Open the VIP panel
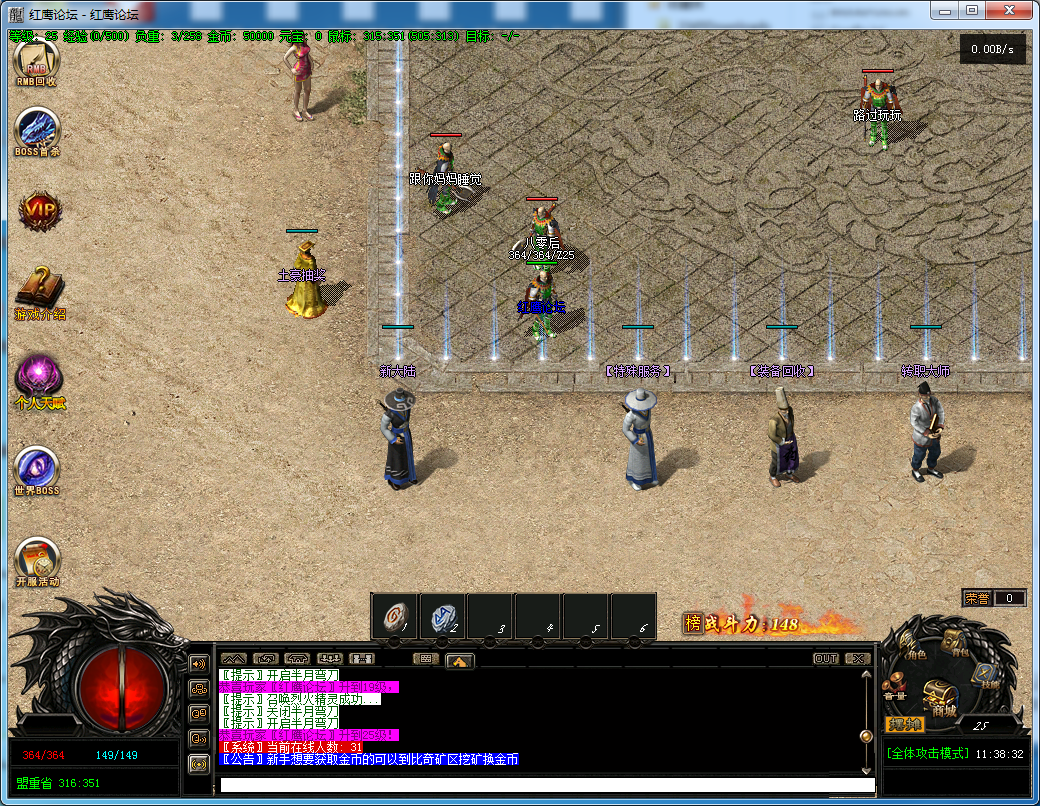Viewport: 1040px width, 806px height. (40, 211)
